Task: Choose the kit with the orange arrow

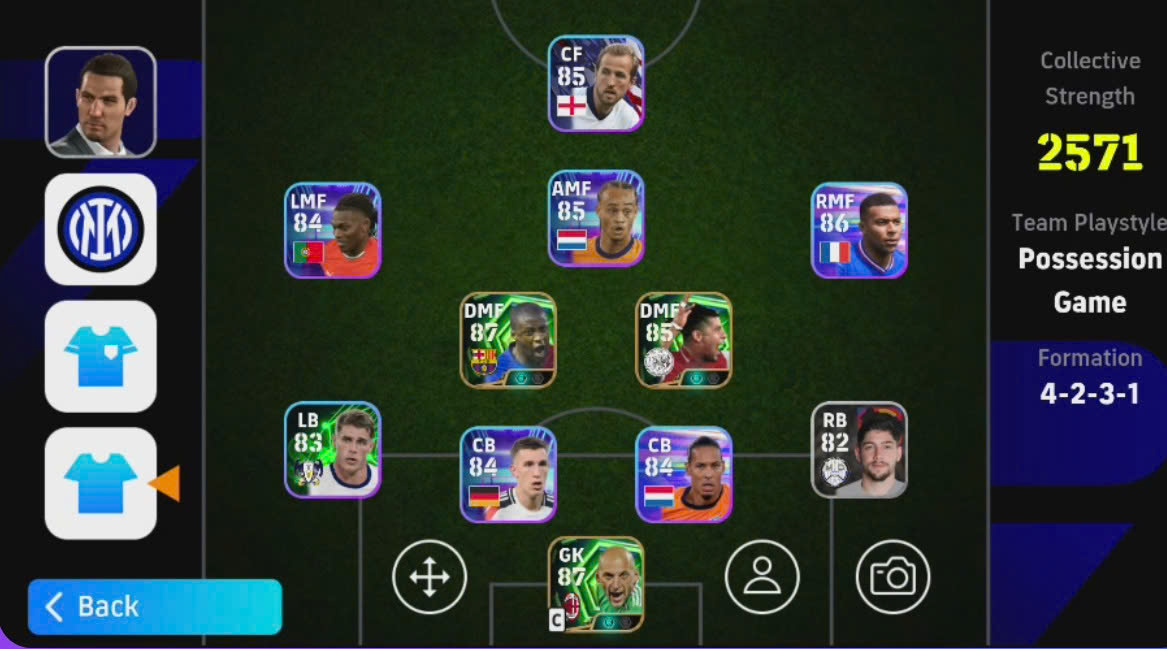Action: click(x=100, y=483)
